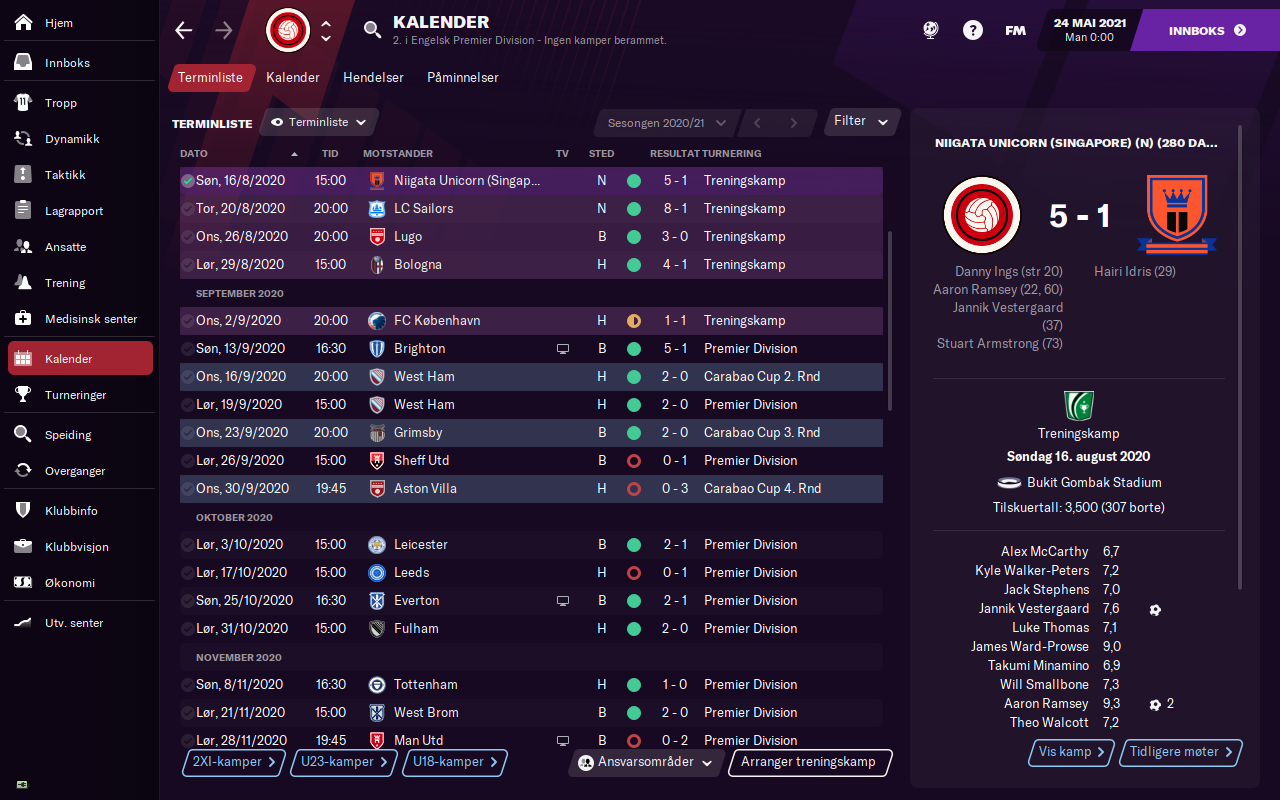Screen dimensions: 1280x800
Task: Expand the Ansvarsområder dropdown
Action: click(x=649, y=762)
